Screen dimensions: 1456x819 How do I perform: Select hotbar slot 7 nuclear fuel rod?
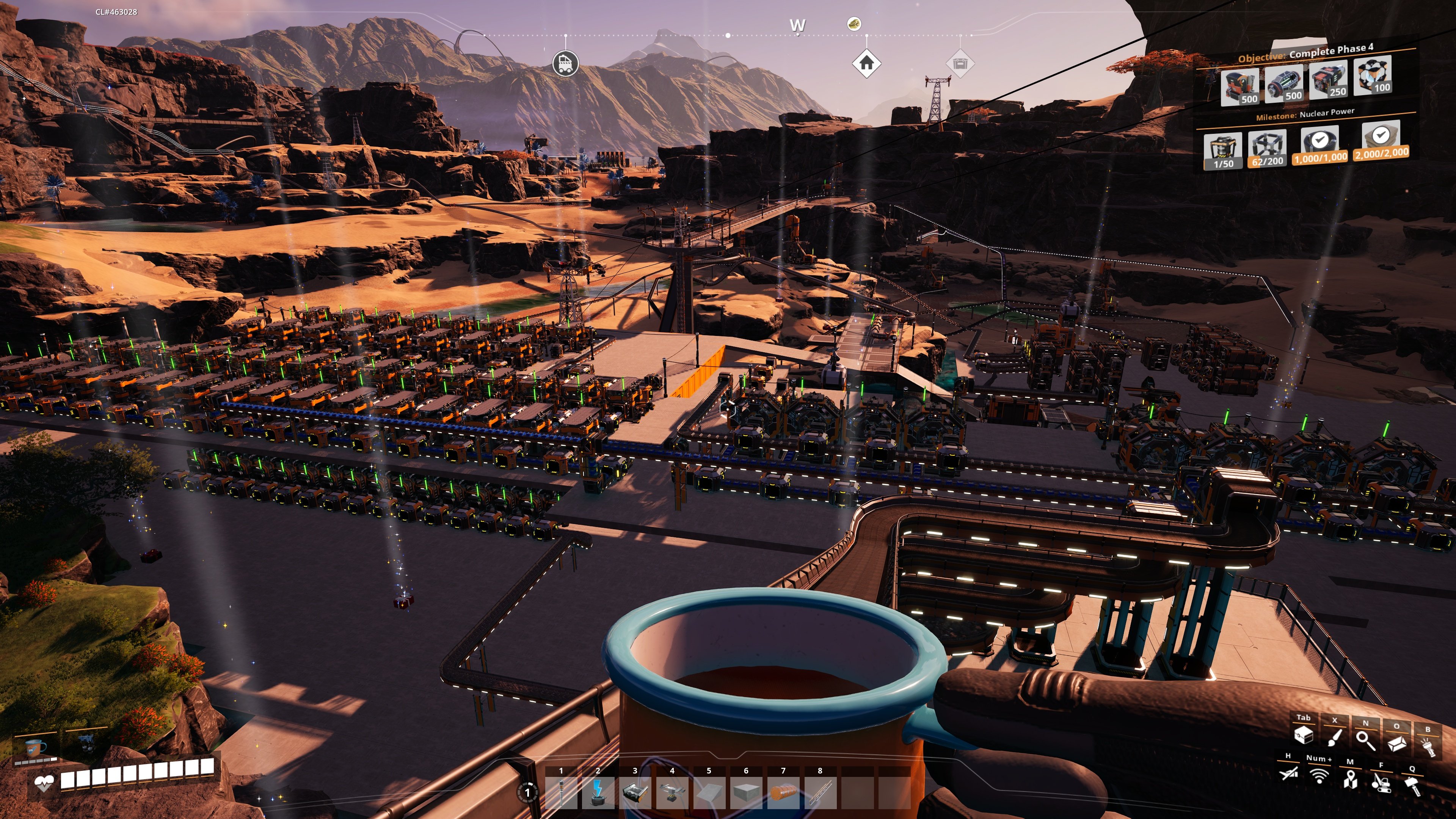pyautogui.click(x=783, y=794)
